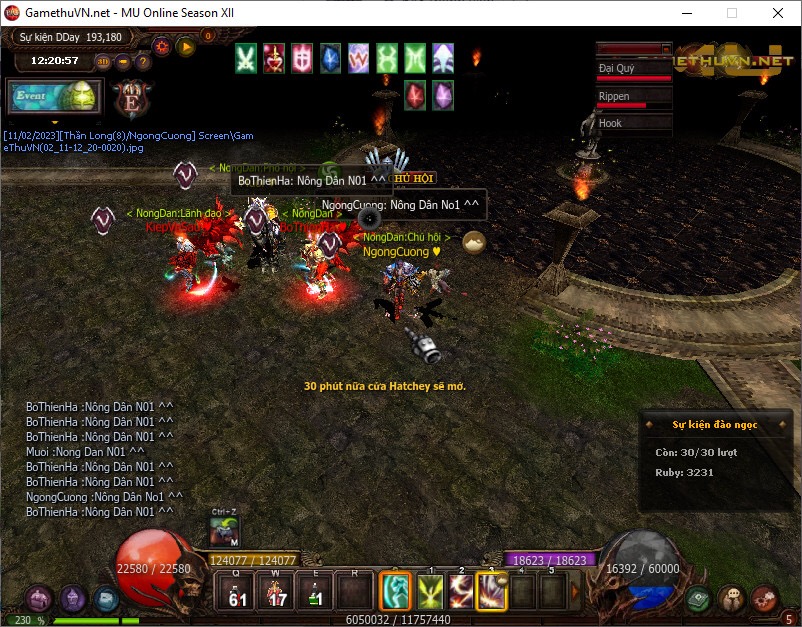Open the Event egg banner

pos(54,97)
